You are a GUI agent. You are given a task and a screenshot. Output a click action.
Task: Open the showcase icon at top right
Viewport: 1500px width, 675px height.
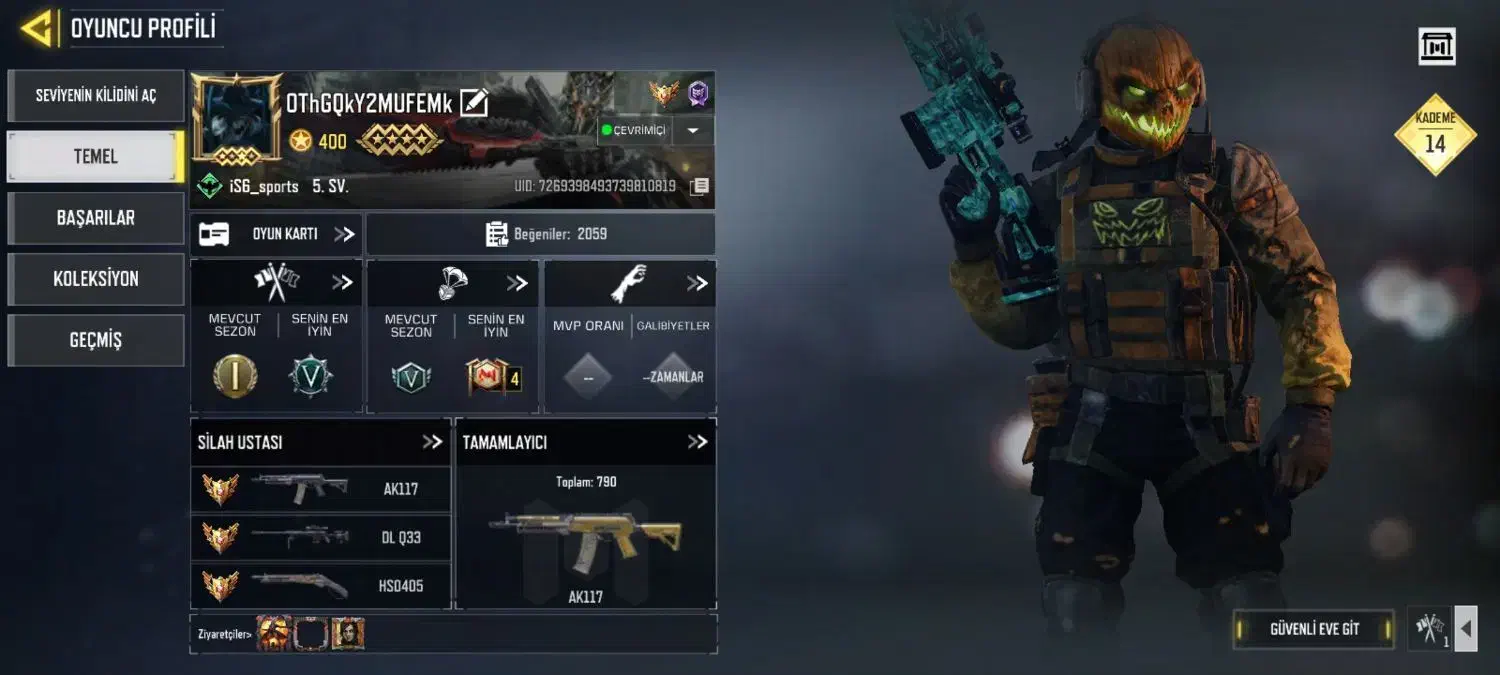pyautogui.click(x=1437, y=46)
